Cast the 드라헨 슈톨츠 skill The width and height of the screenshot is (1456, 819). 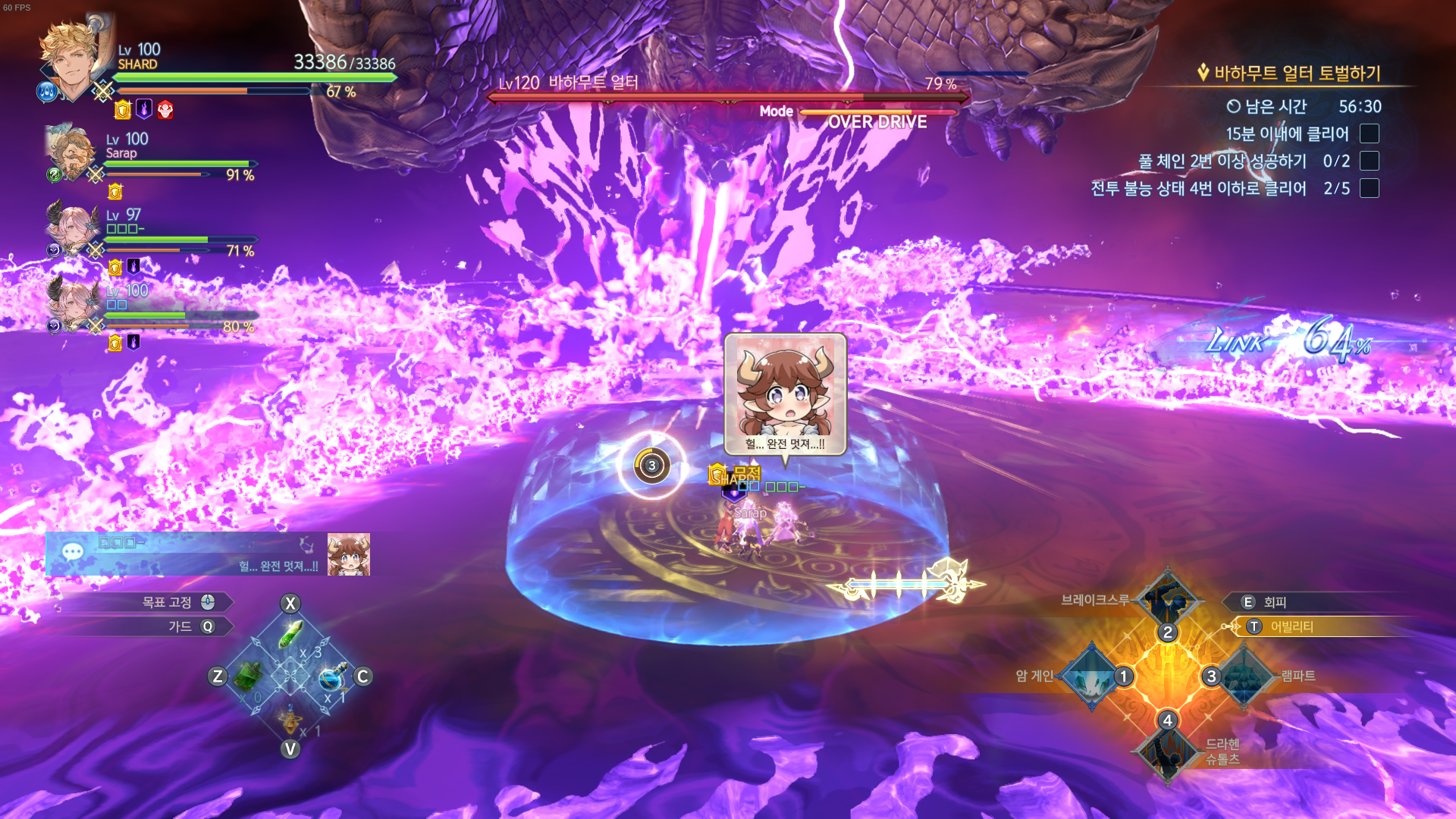[x=1167, y=752]
